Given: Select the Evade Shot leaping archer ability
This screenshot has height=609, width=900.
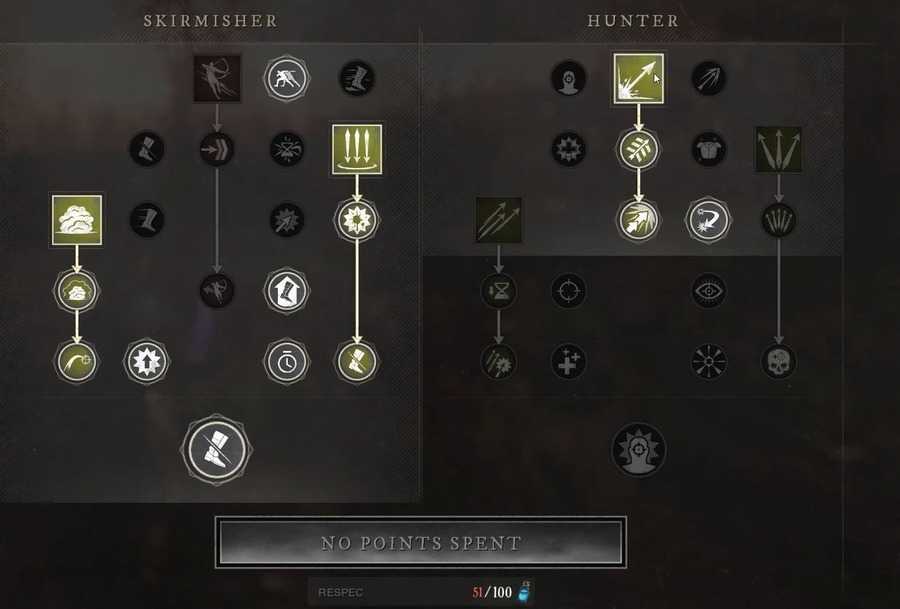Looking at the screenshot, I should click(x=217, y=78).
